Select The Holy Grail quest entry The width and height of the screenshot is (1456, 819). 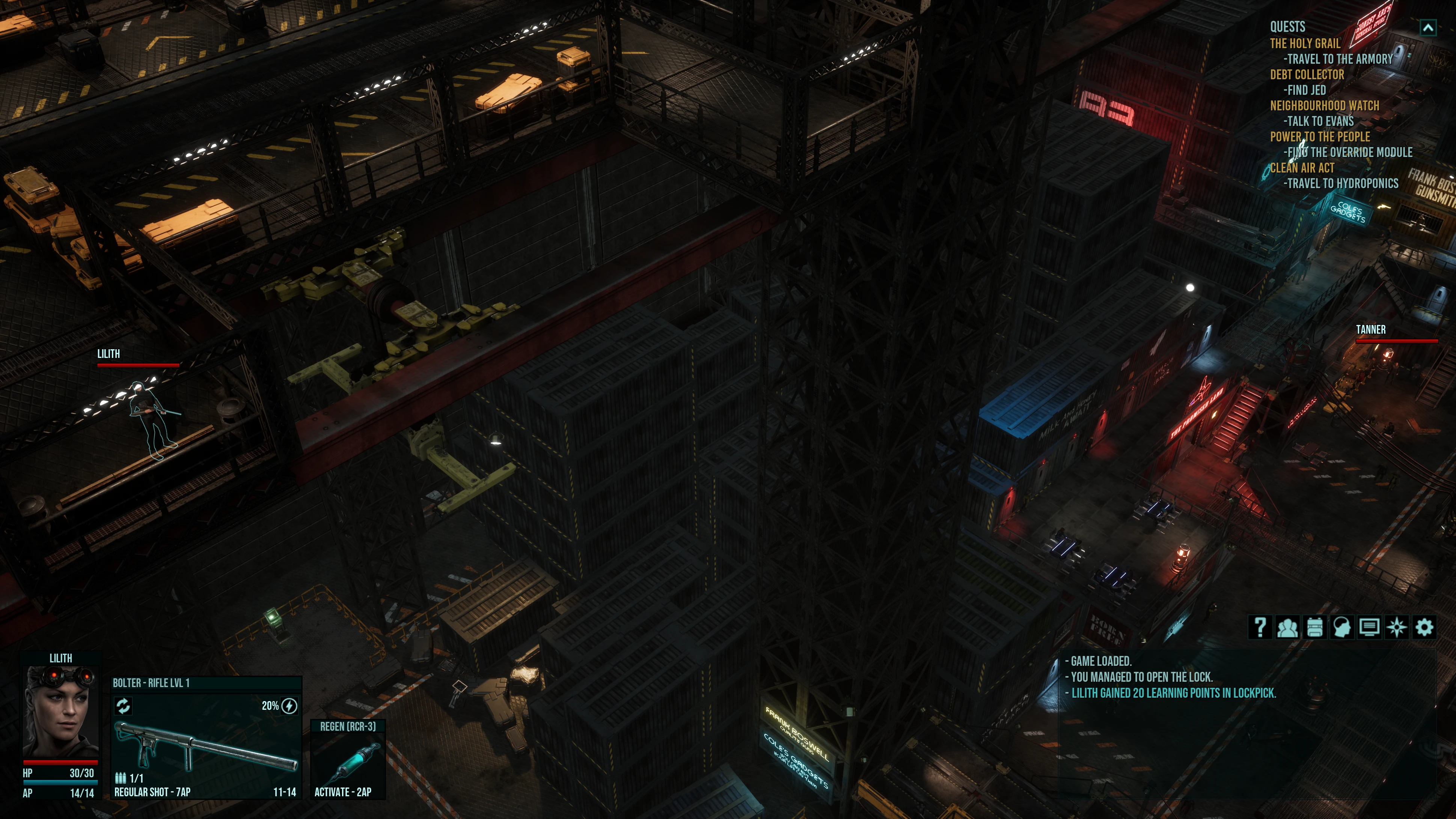[1305, 44]
